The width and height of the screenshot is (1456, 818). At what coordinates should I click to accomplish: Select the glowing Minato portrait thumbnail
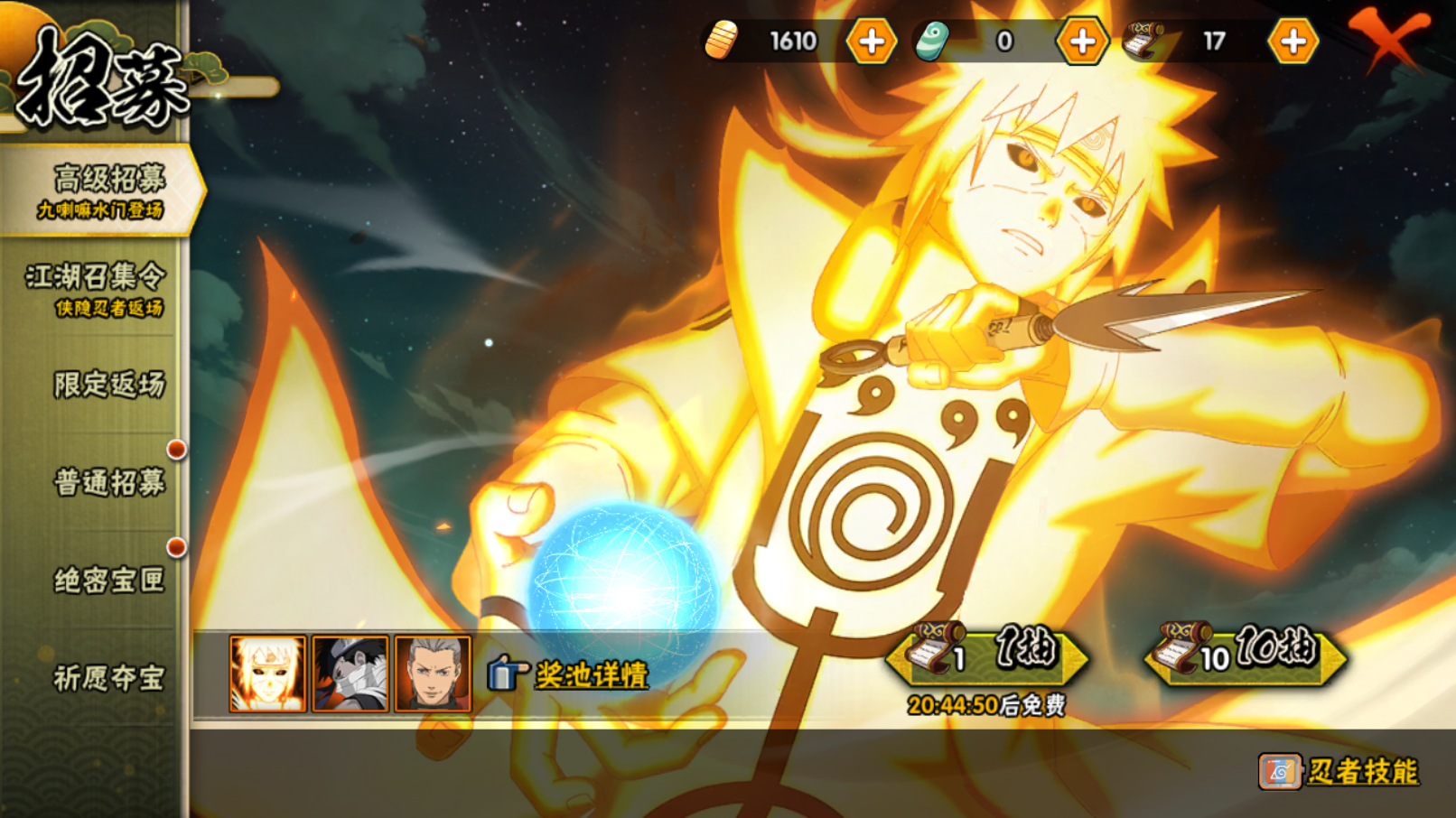coord(267,674)
